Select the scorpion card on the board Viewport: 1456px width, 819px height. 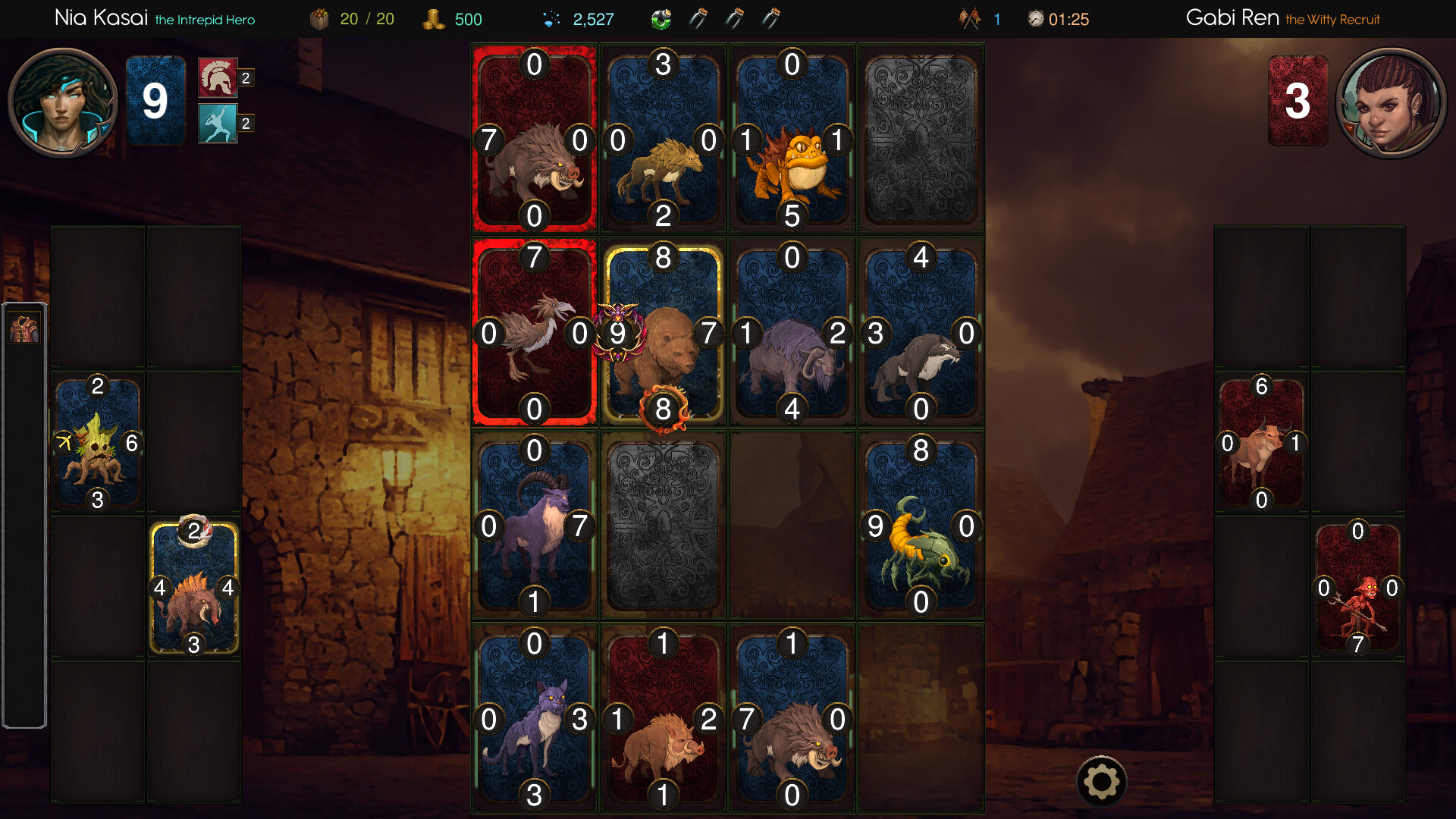tap(920, 526)
